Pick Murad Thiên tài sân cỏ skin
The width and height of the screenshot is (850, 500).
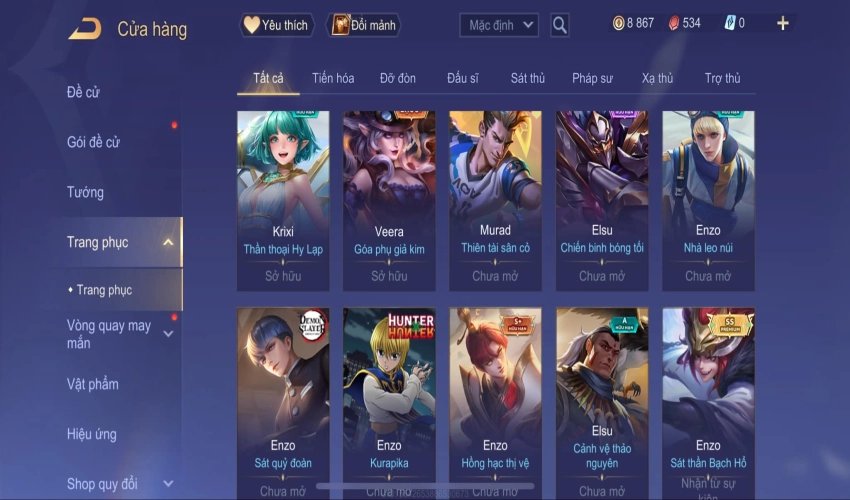tap(495, 198)
